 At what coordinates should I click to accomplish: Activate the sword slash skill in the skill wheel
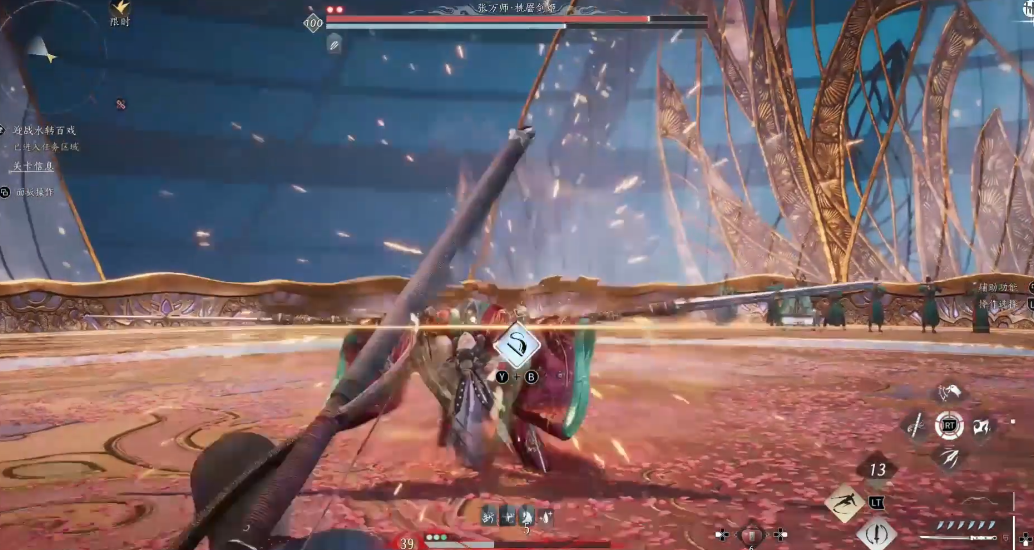(x=916, y=426)
